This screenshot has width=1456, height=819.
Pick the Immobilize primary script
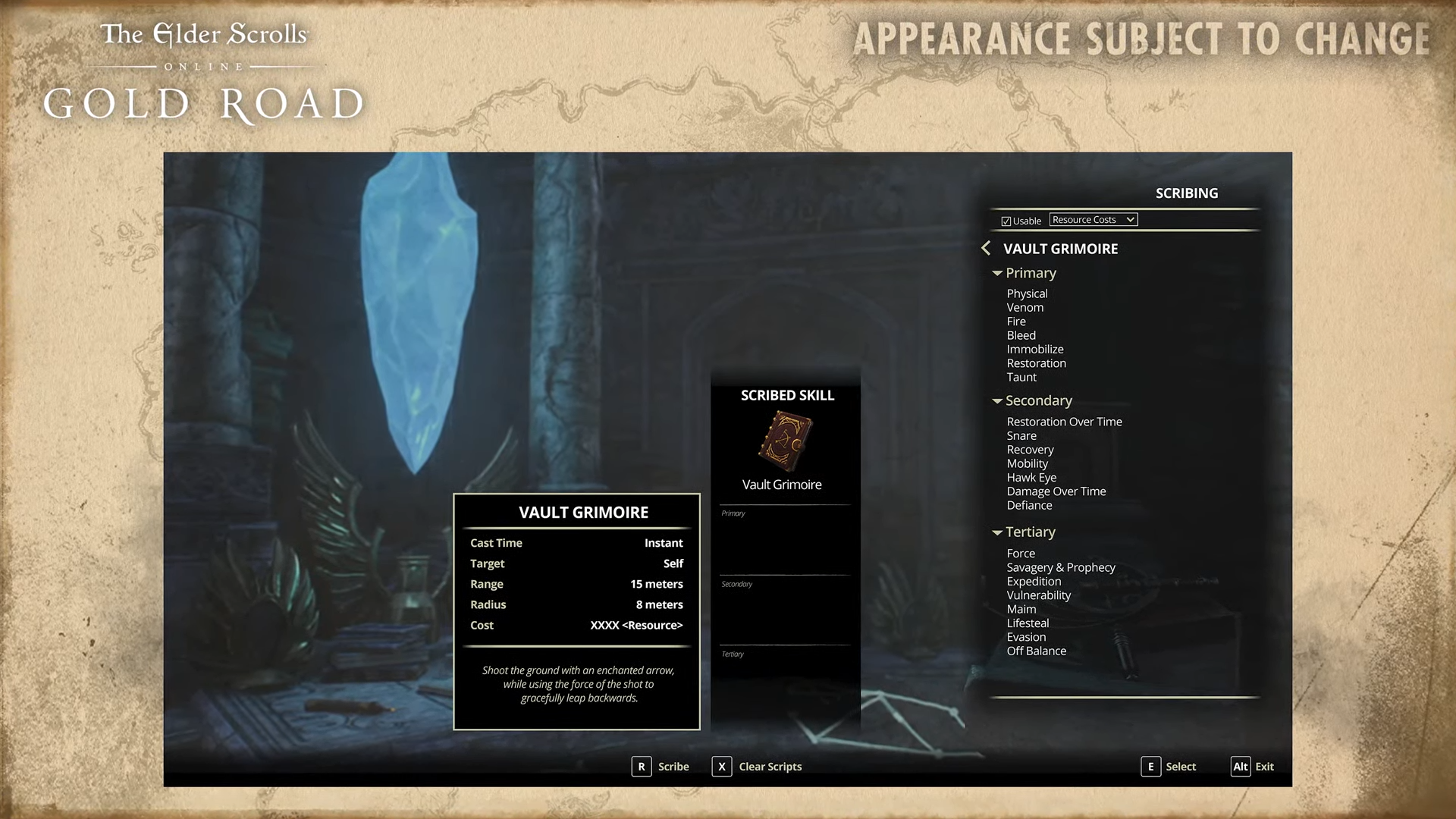(1034, 349)
